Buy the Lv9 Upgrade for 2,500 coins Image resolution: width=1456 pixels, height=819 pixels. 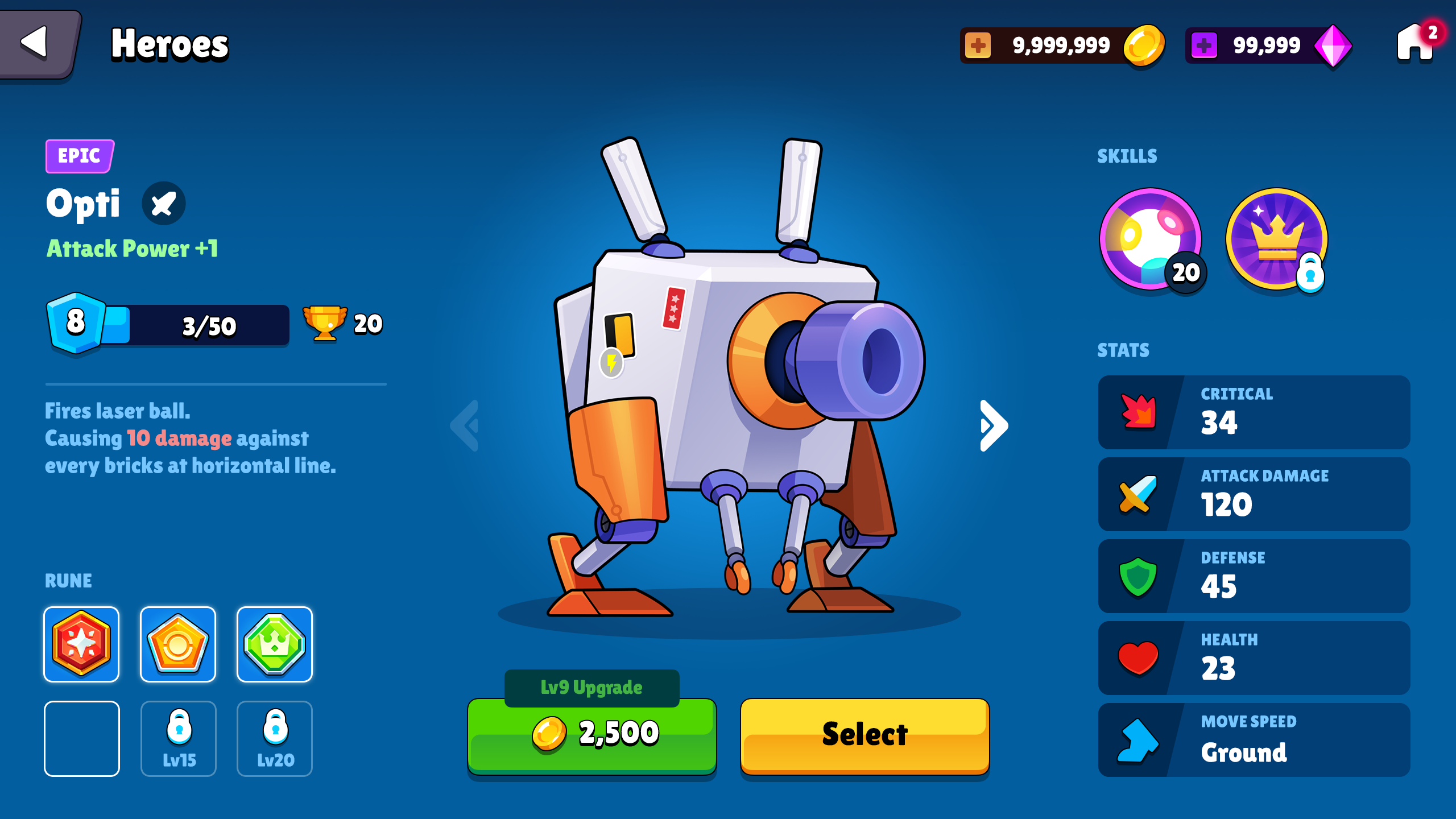tap(591, 735)
